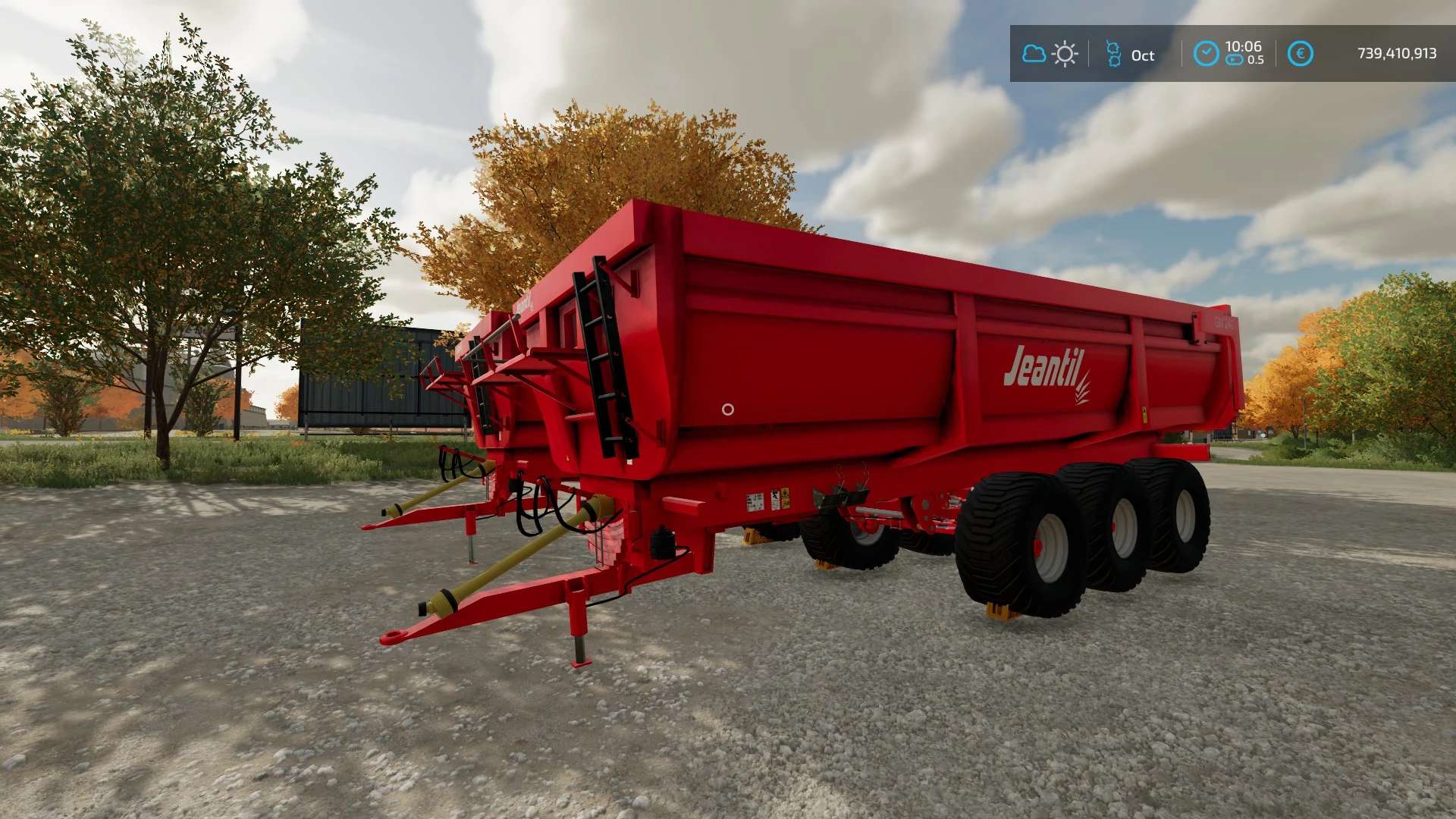Click the euro money icon
Image resolution: width=1456 pixels, height=819 pixels.
1300,54
